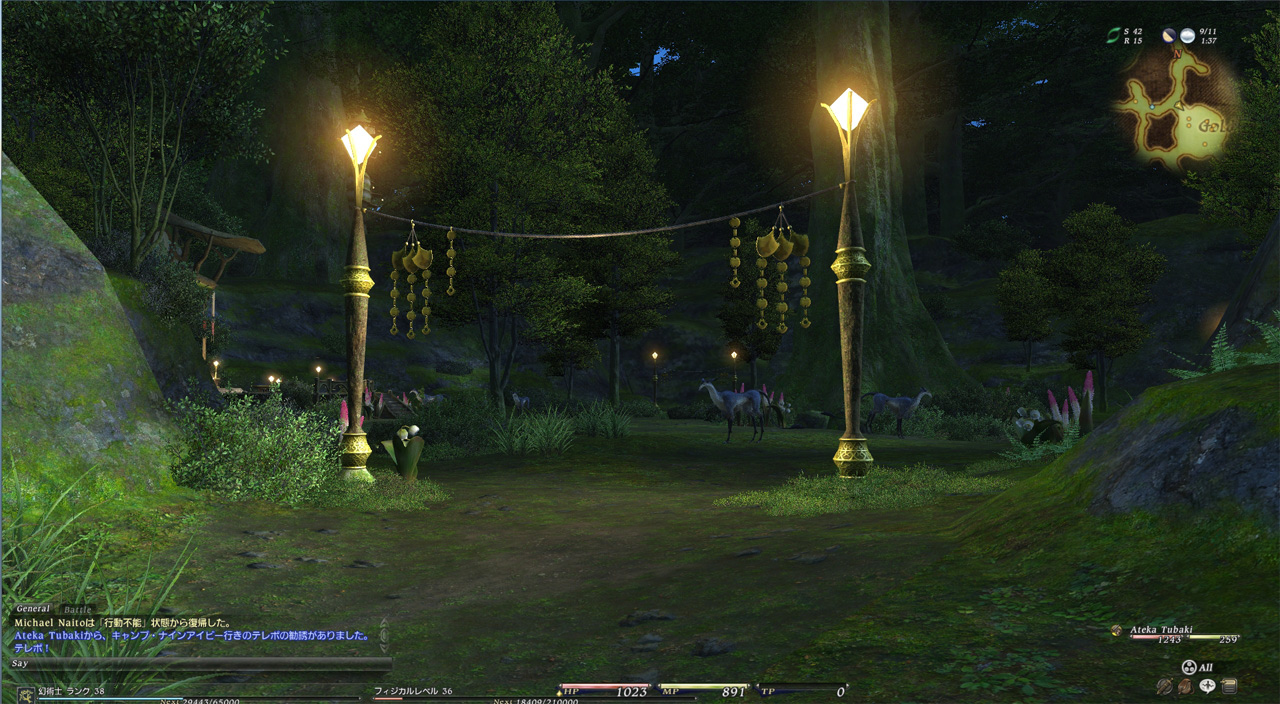The width and height of the screenshot is (1280, 704).
Task: Select the General chat tab
Action: click(33, 609)
